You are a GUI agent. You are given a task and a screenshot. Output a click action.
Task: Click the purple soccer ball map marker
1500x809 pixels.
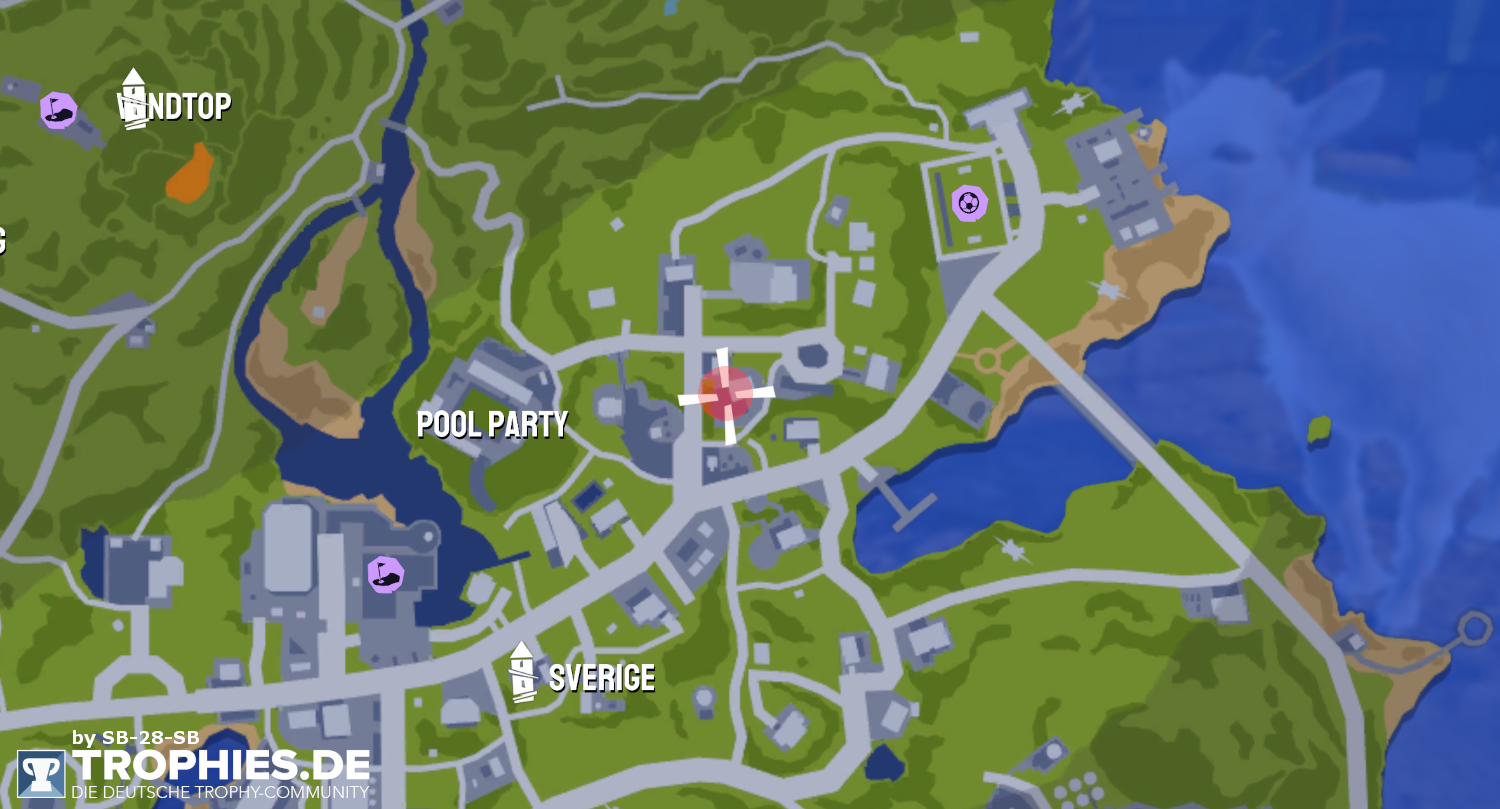pos(968,204)
